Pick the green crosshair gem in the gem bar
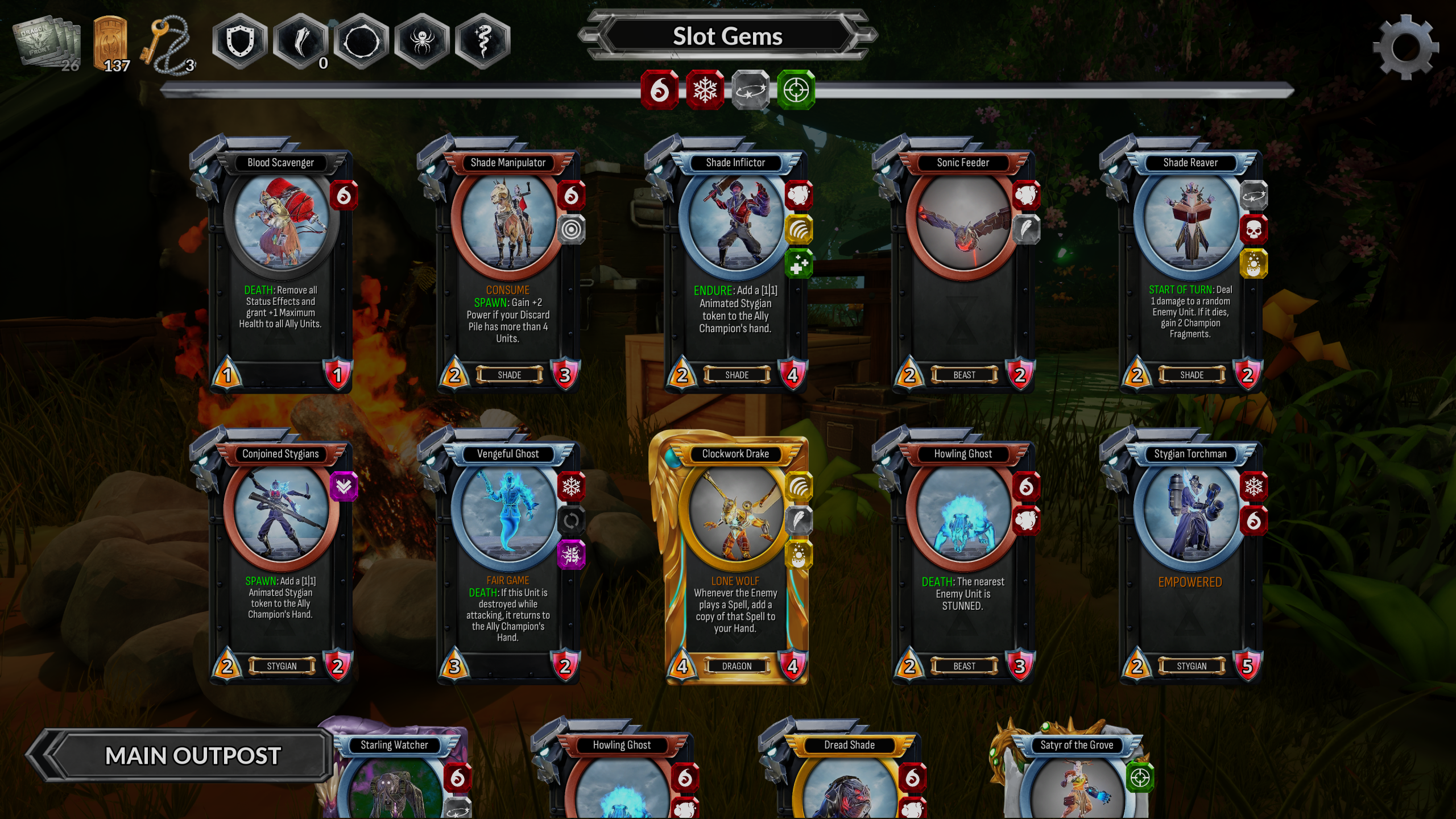Image resolution: width=1456 pixels, height=819 pixels. 796,90
